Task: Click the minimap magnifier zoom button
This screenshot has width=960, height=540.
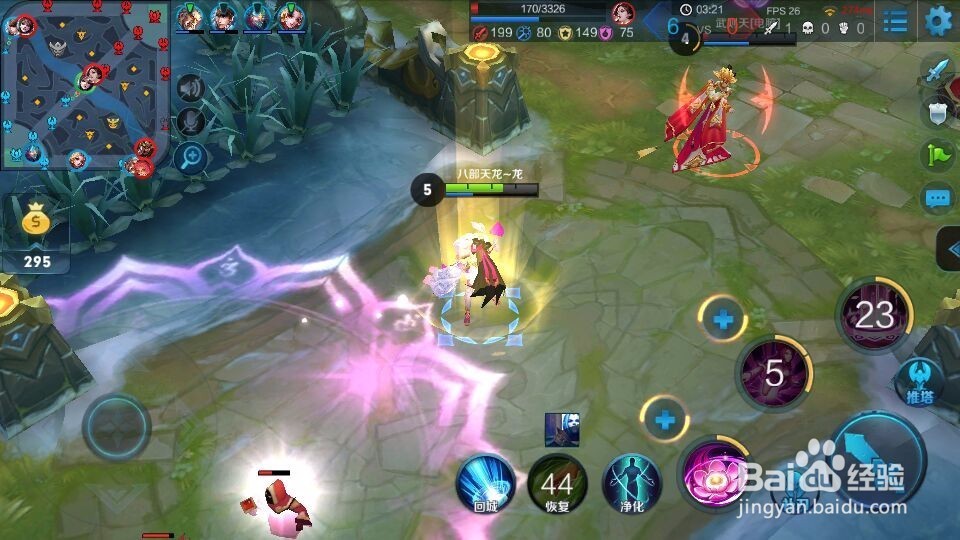Action: pos(190,157)
